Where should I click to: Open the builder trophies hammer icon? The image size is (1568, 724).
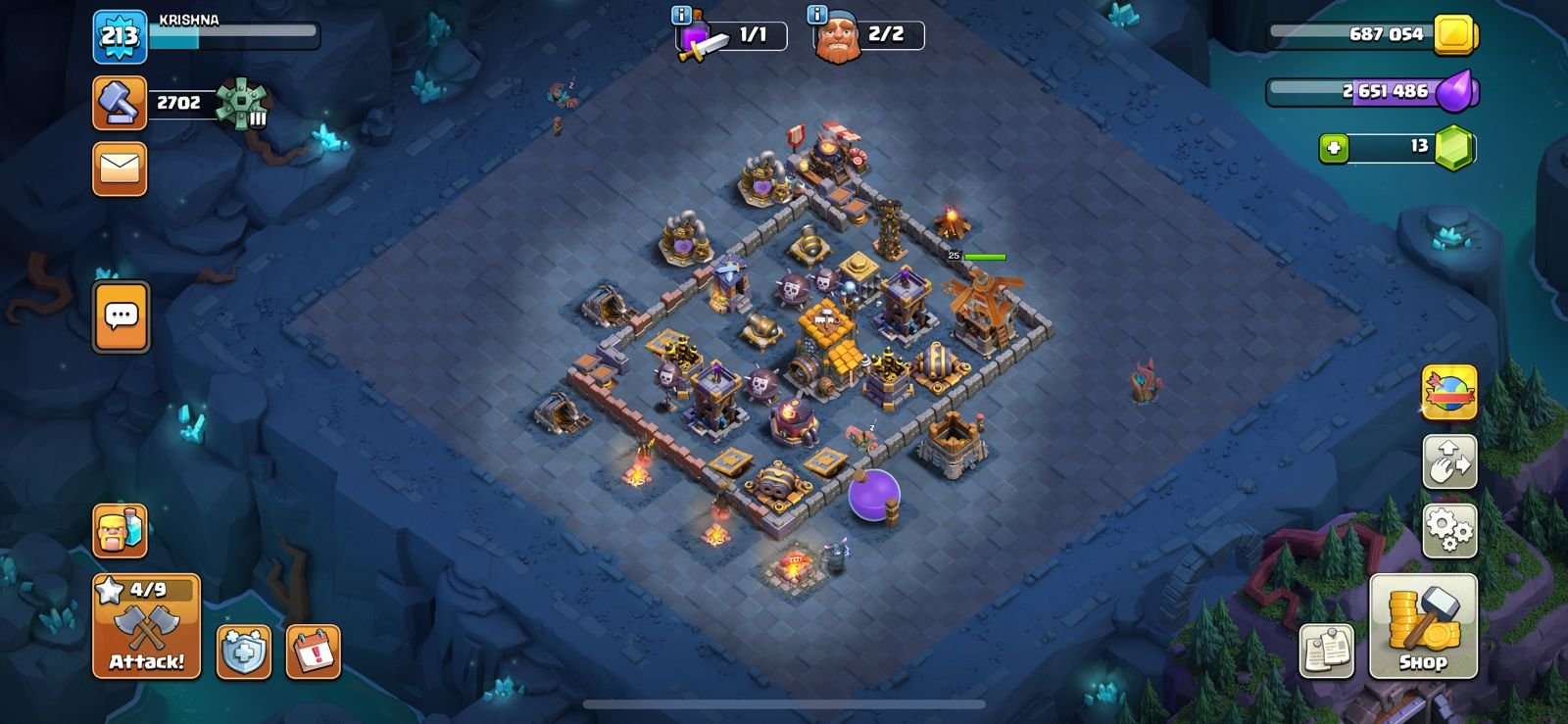(120, 103)
